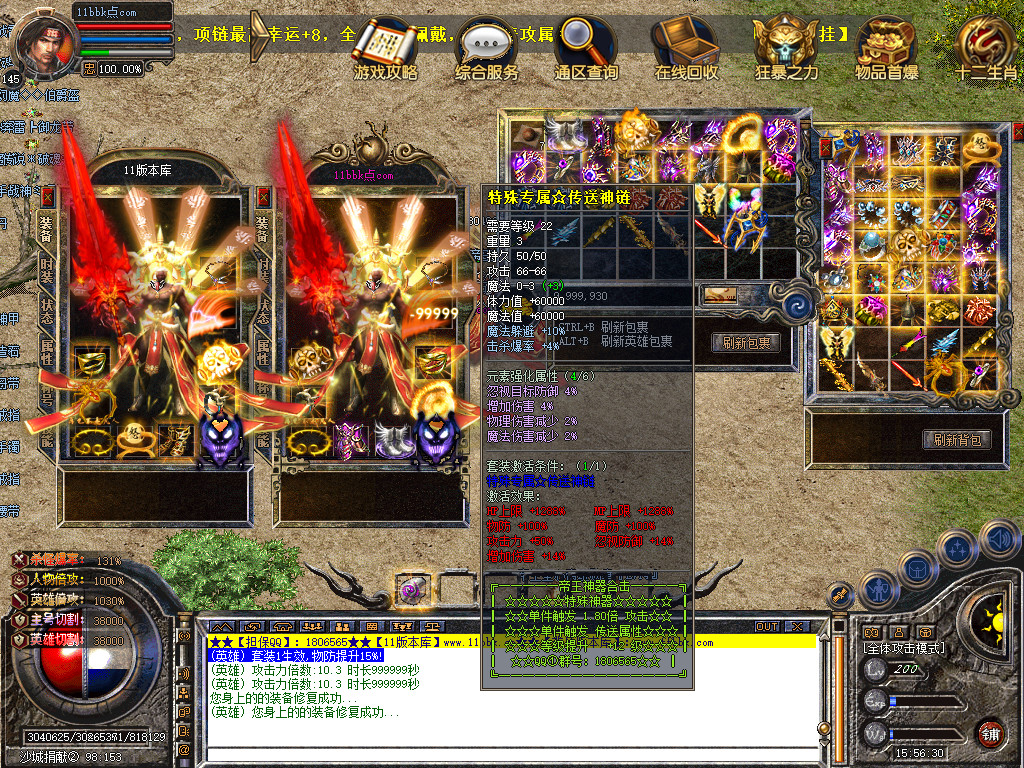The height and width of the screenshot is (768, 1024).
Task: Select the golden skull item in right backpack
Action: click(908, 241)
